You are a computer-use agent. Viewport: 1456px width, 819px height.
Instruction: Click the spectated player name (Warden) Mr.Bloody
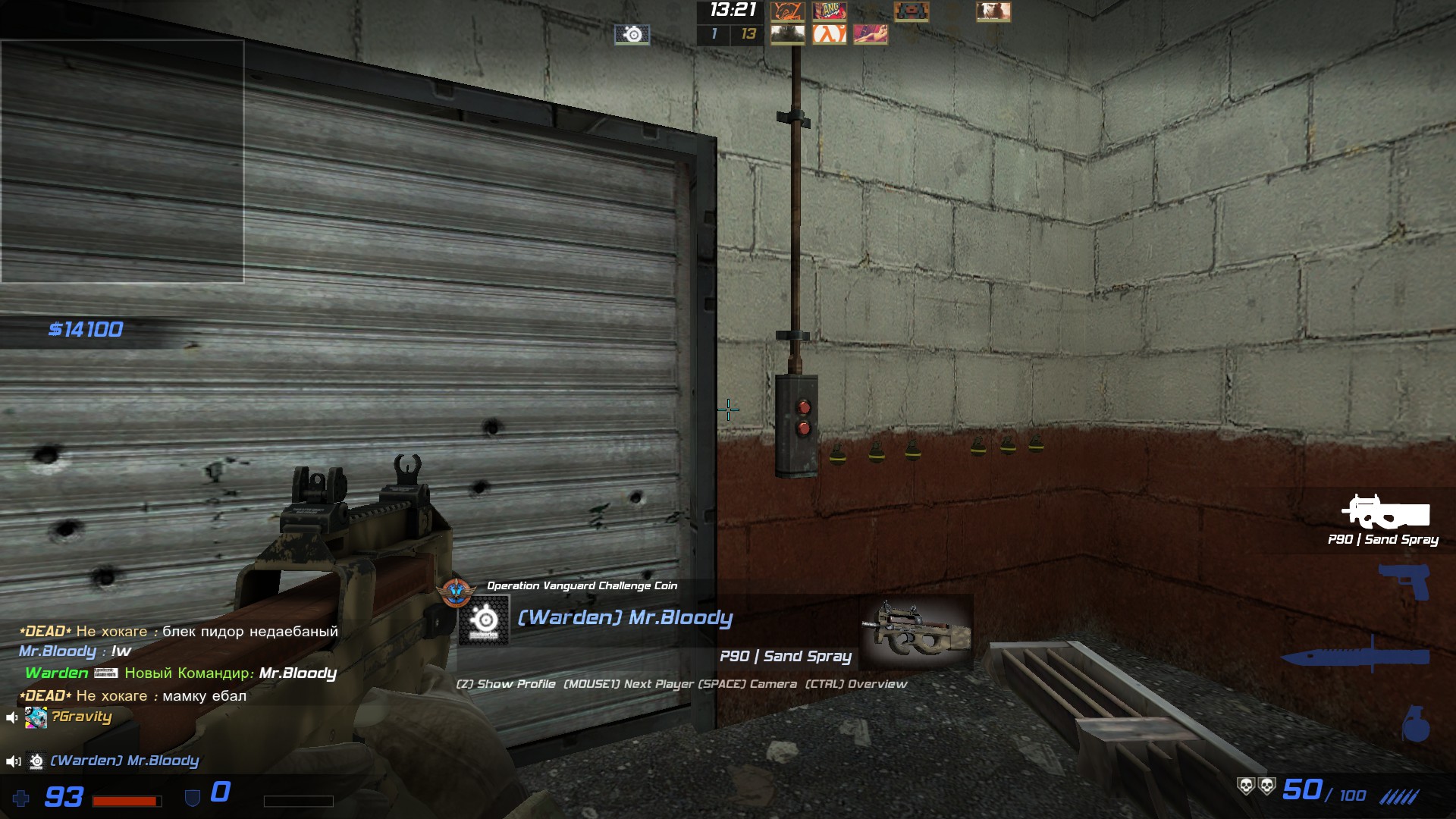pos(625,618)
